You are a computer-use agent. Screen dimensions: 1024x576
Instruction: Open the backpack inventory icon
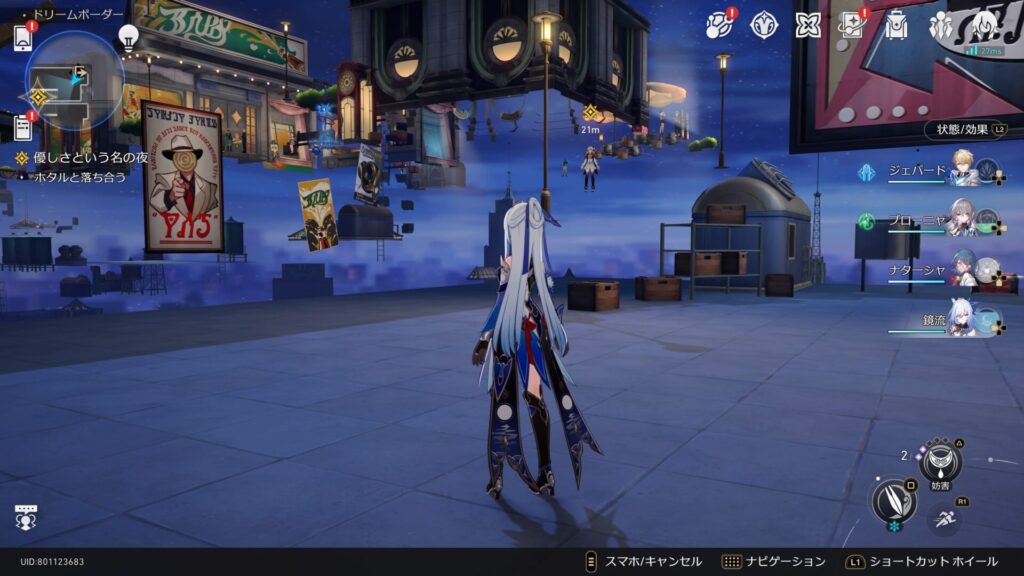896,26
